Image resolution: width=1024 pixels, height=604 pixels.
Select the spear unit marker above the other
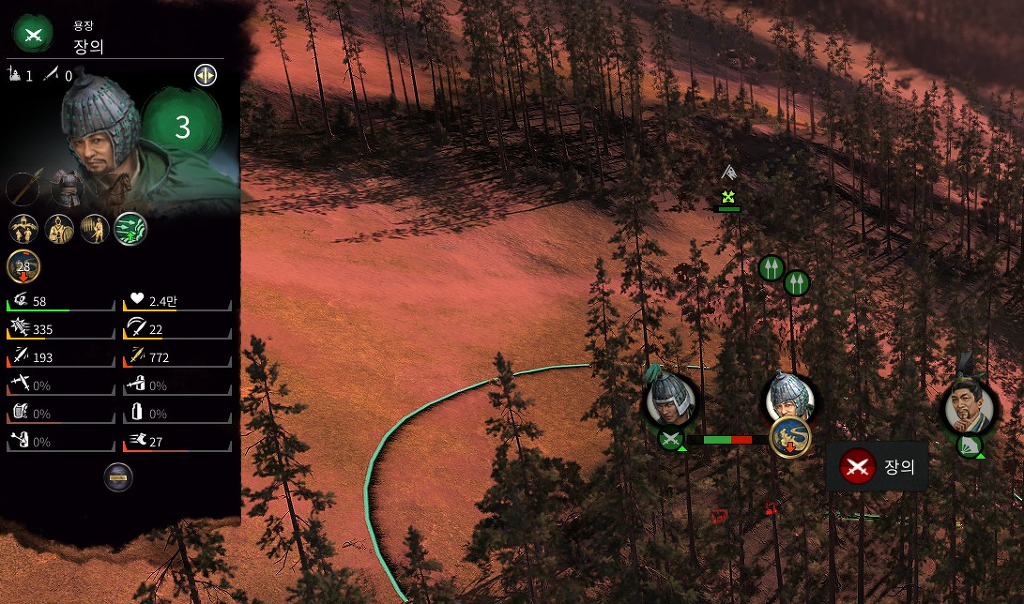point(770,268)
